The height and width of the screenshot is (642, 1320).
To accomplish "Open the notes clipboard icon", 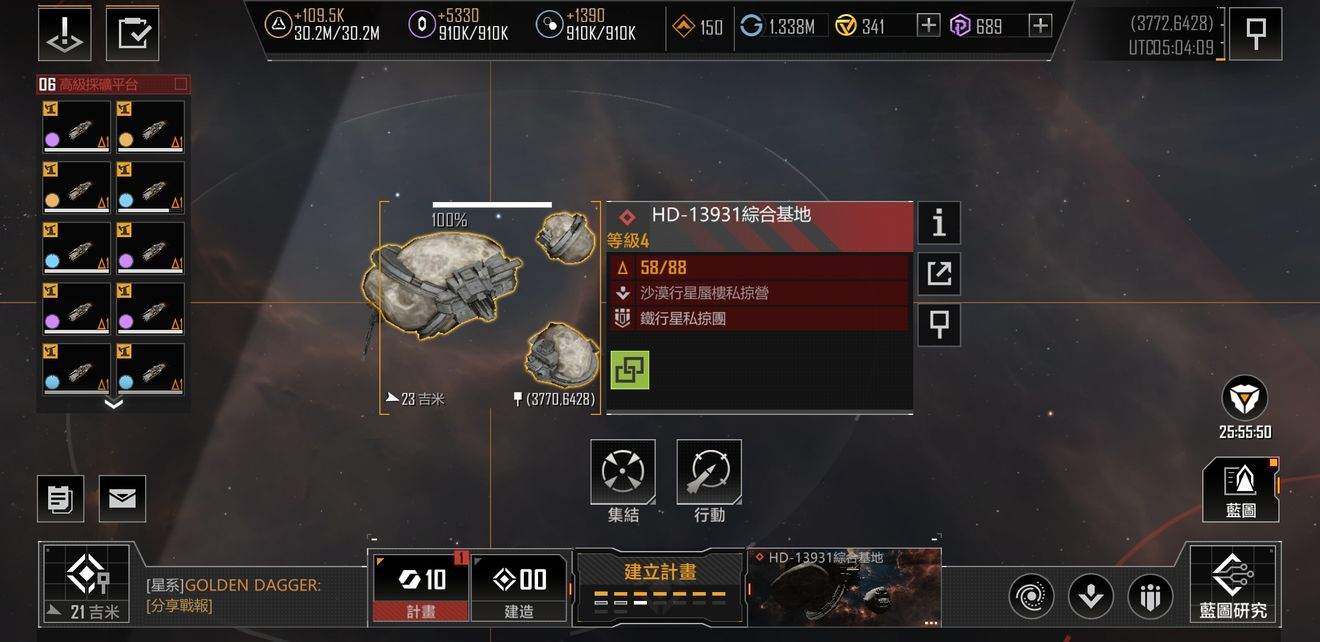I will point(60,498).
